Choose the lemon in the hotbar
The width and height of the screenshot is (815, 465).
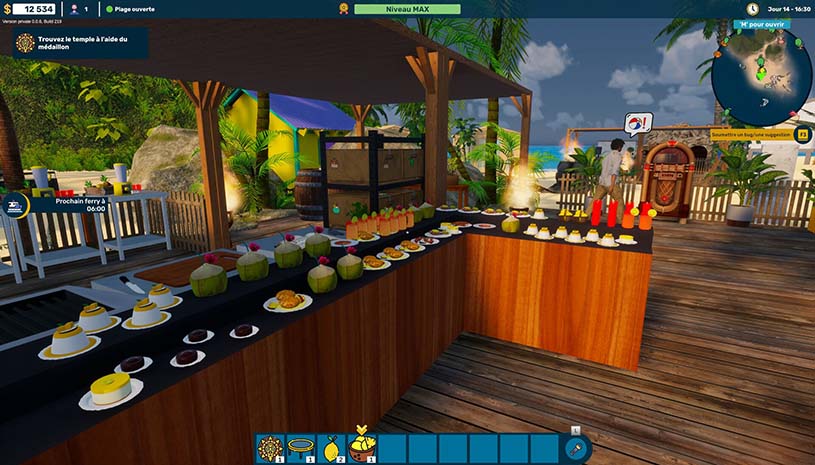[x=331, y=448]
